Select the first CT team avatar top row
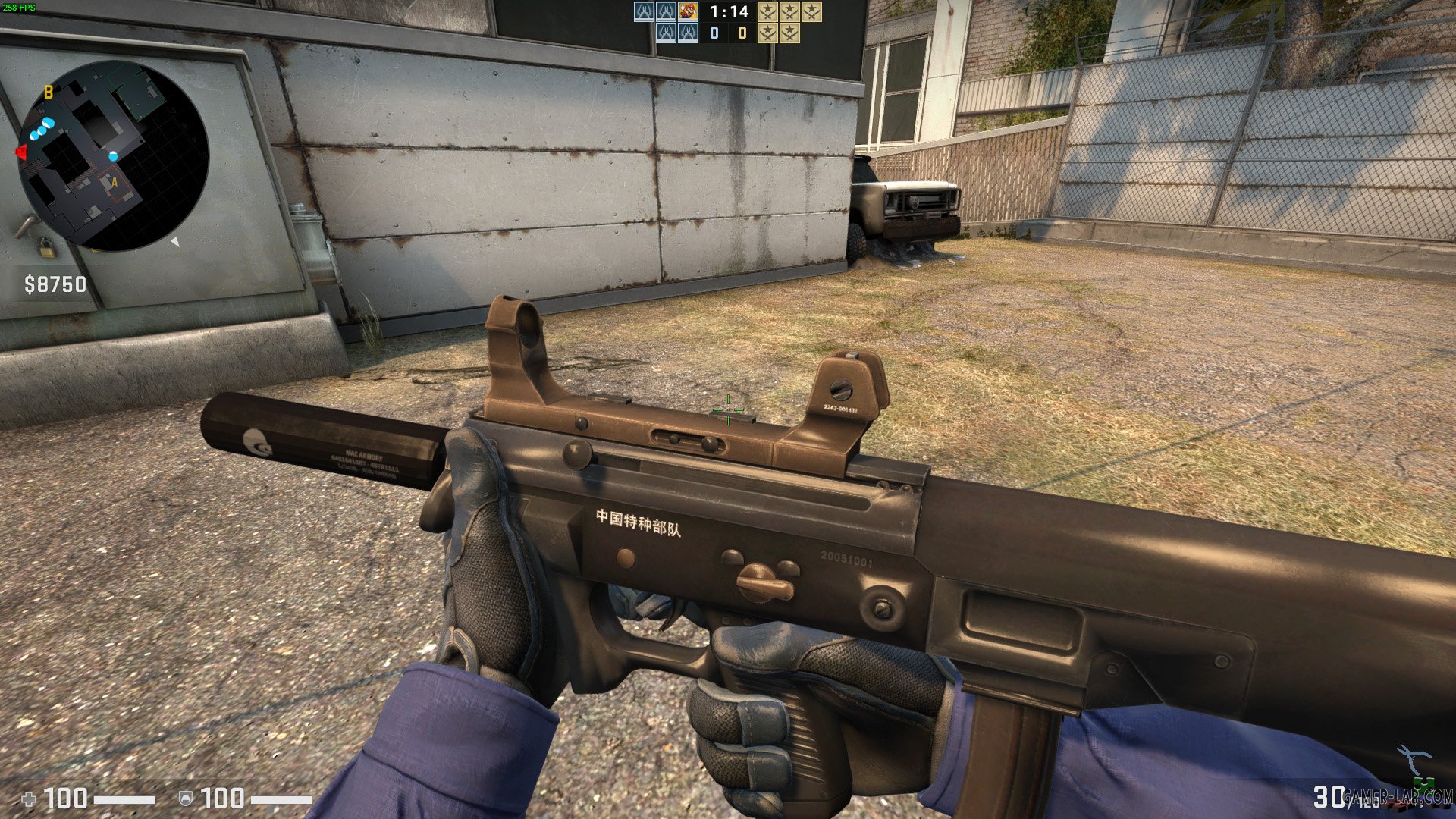 point(642,12)
